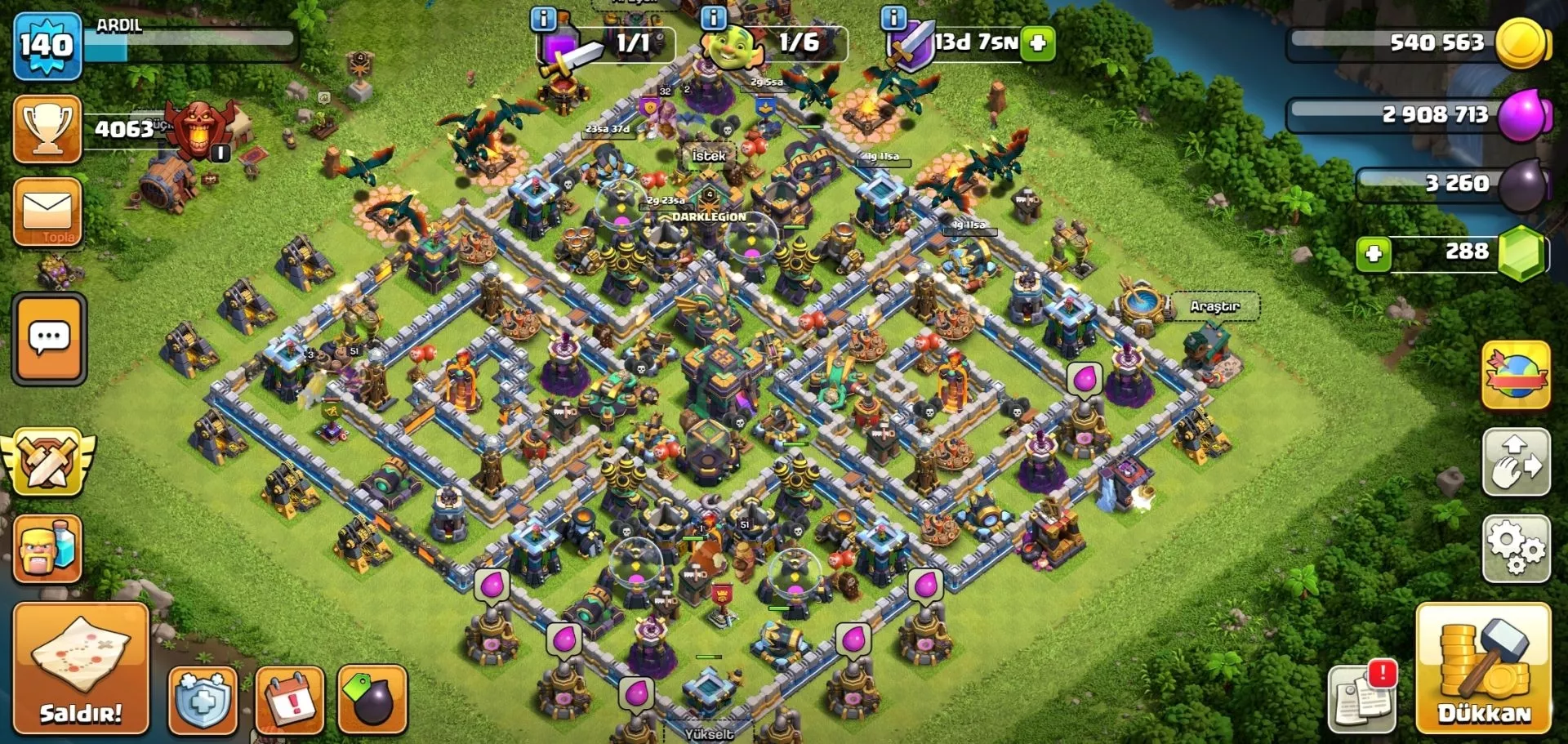Viewport: 1568px width, 744px height.
Task: Open the Dükkan shop
Action: (1483, 668)
